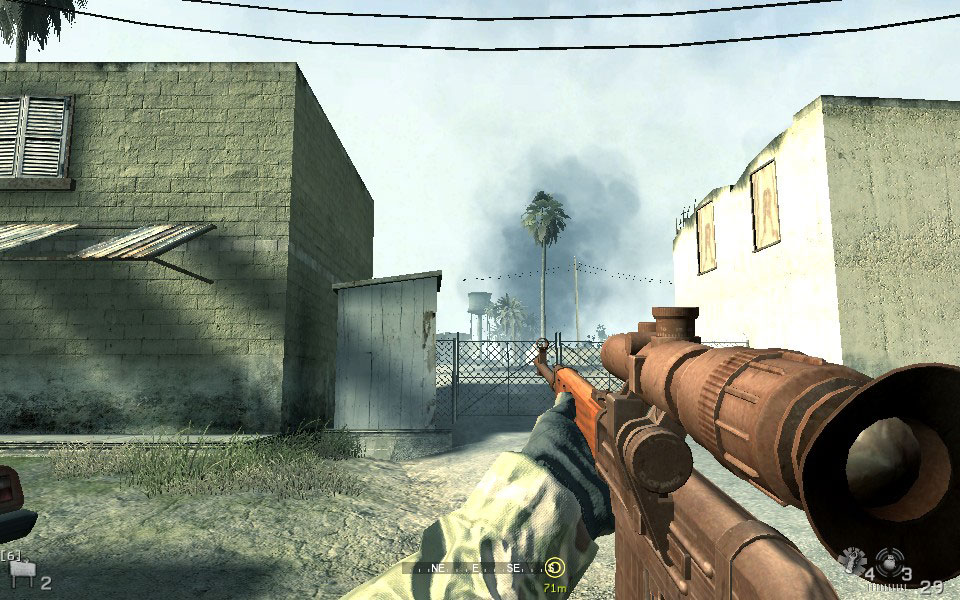Click the yellow circled objective marker
960x600 pixels.
click(555, 567)
